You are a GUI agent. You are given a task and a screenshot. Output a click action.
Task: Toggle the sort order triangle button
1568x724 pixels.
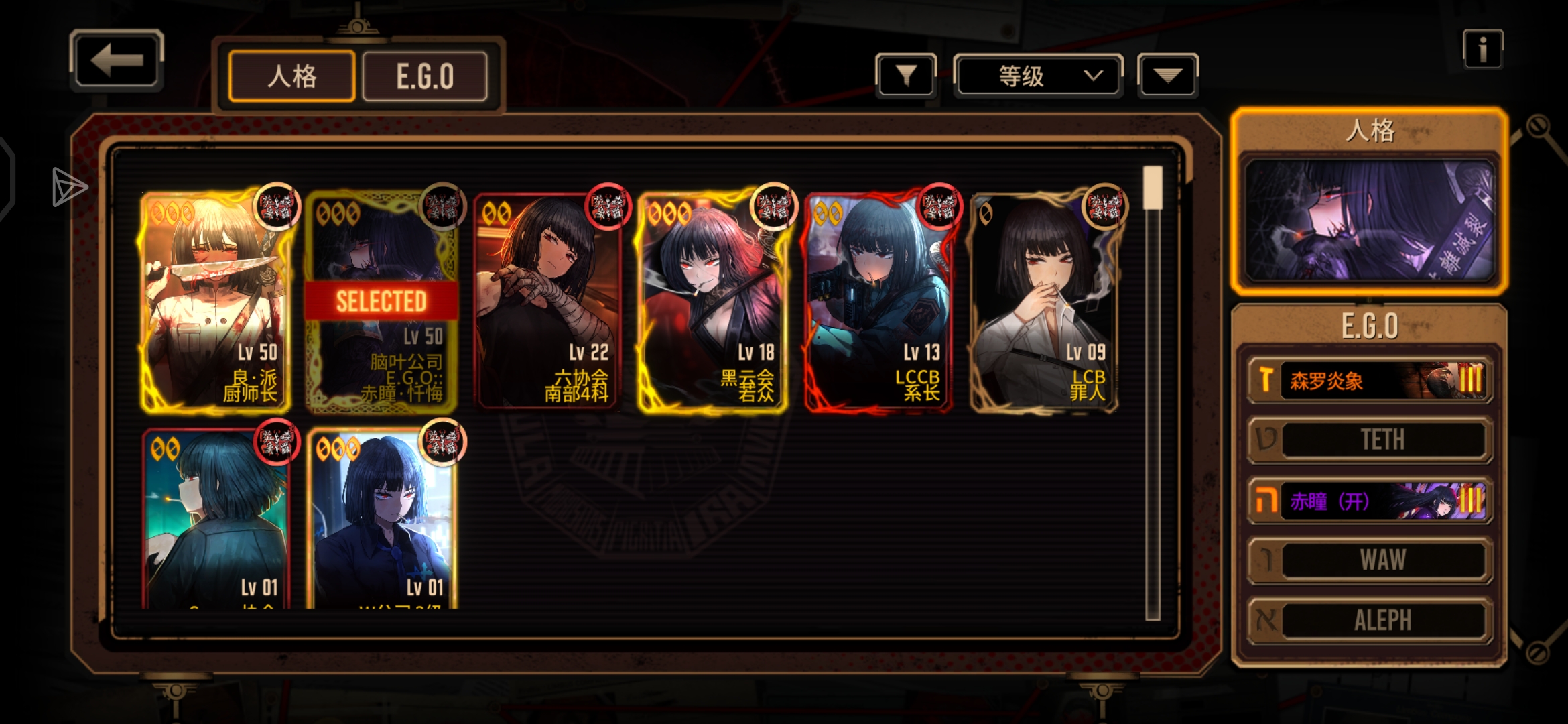(x=1167, y=76)
